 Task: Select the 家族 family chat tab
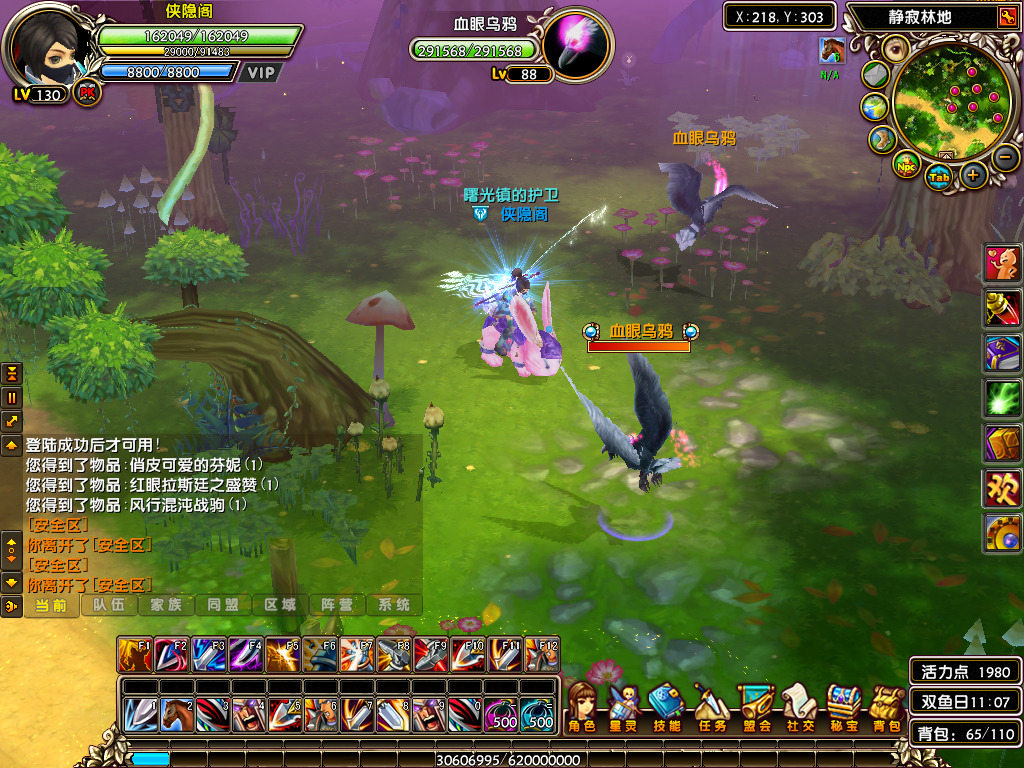[x=166, y=605]
